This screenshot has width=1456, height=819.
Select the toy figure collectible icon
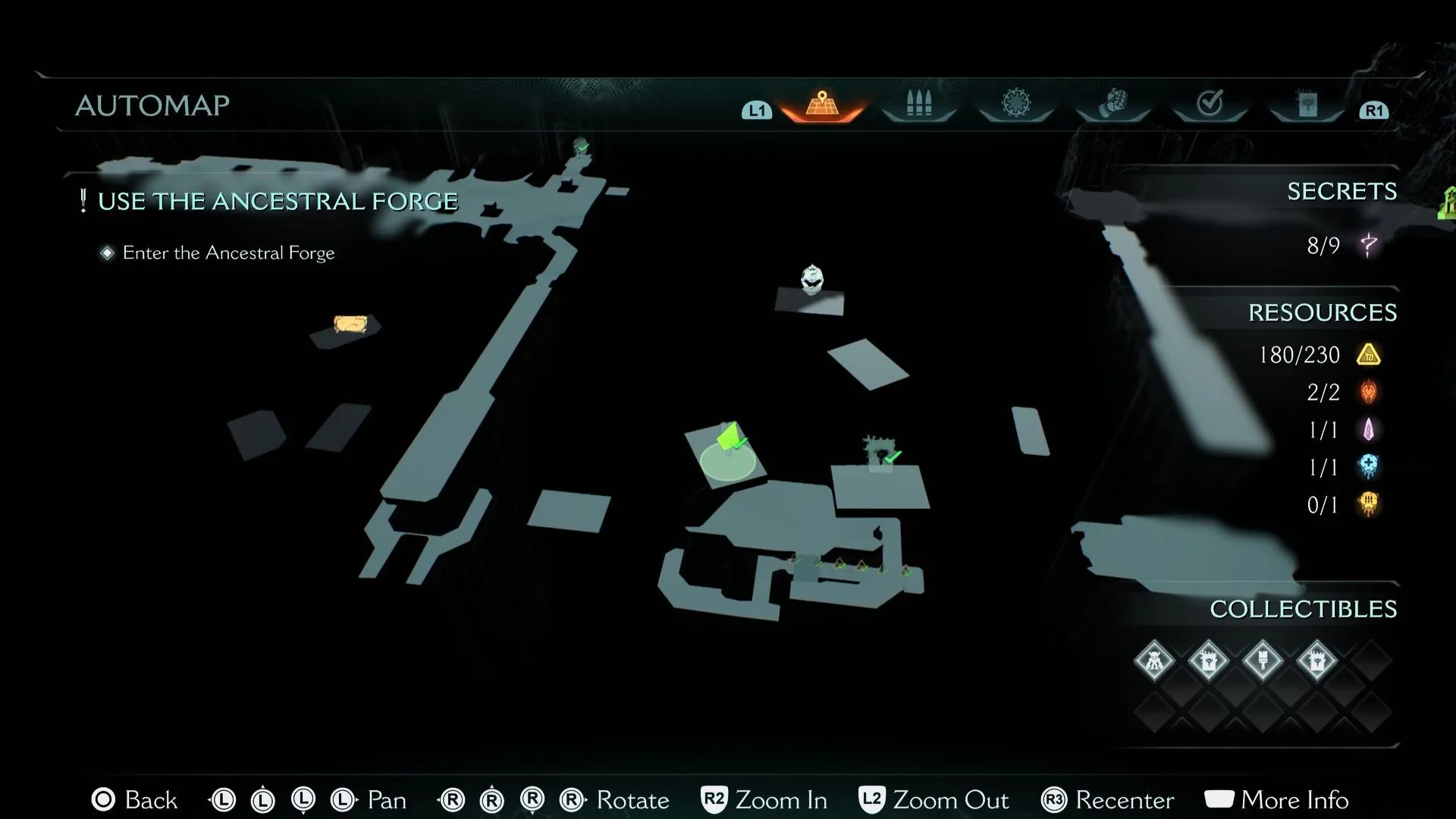(1153, 661)
